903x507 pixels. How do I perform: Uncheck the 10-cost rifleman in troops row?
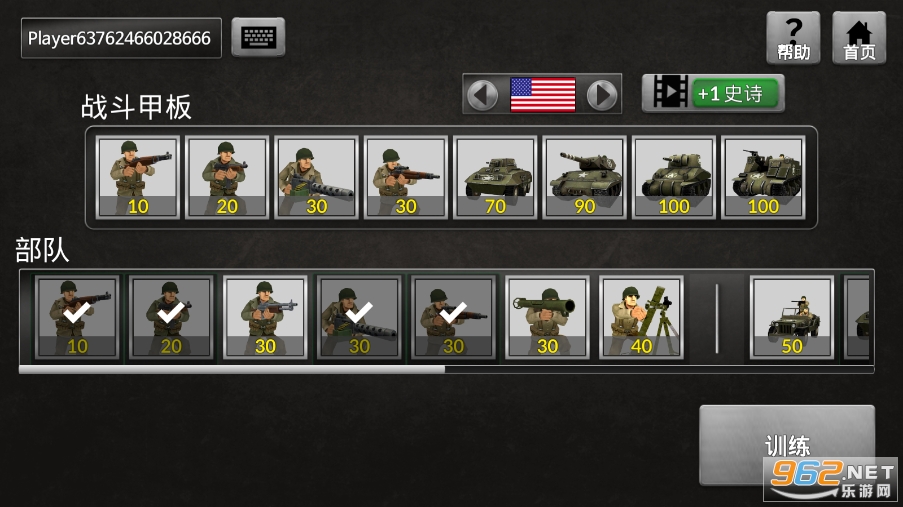click(77, 317)
